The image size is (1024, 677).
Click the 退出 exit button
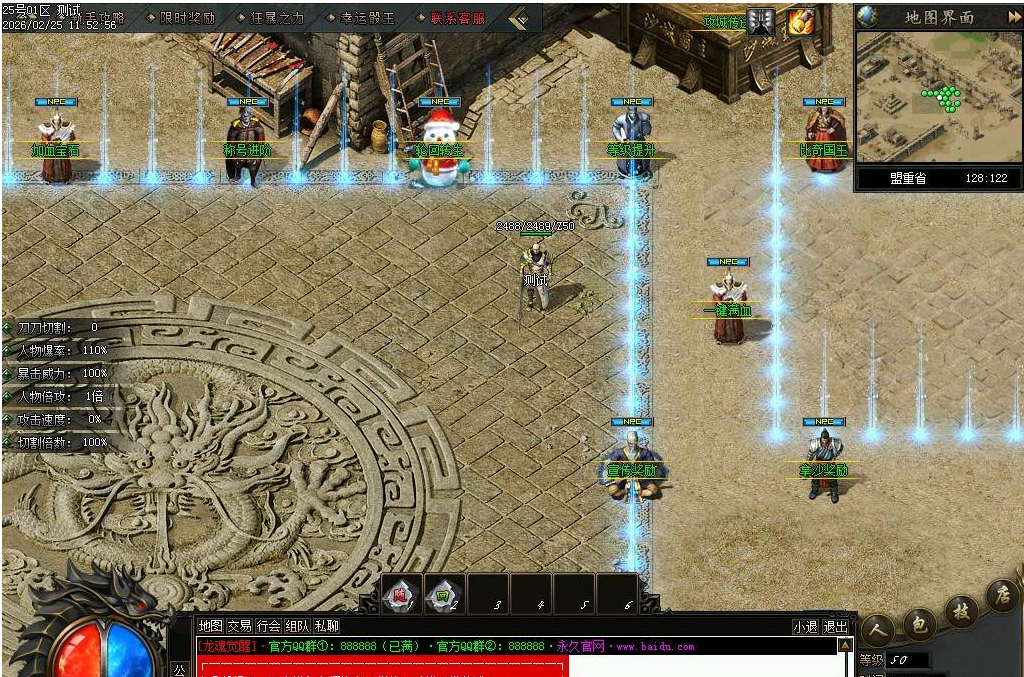[x=835, y=627]
